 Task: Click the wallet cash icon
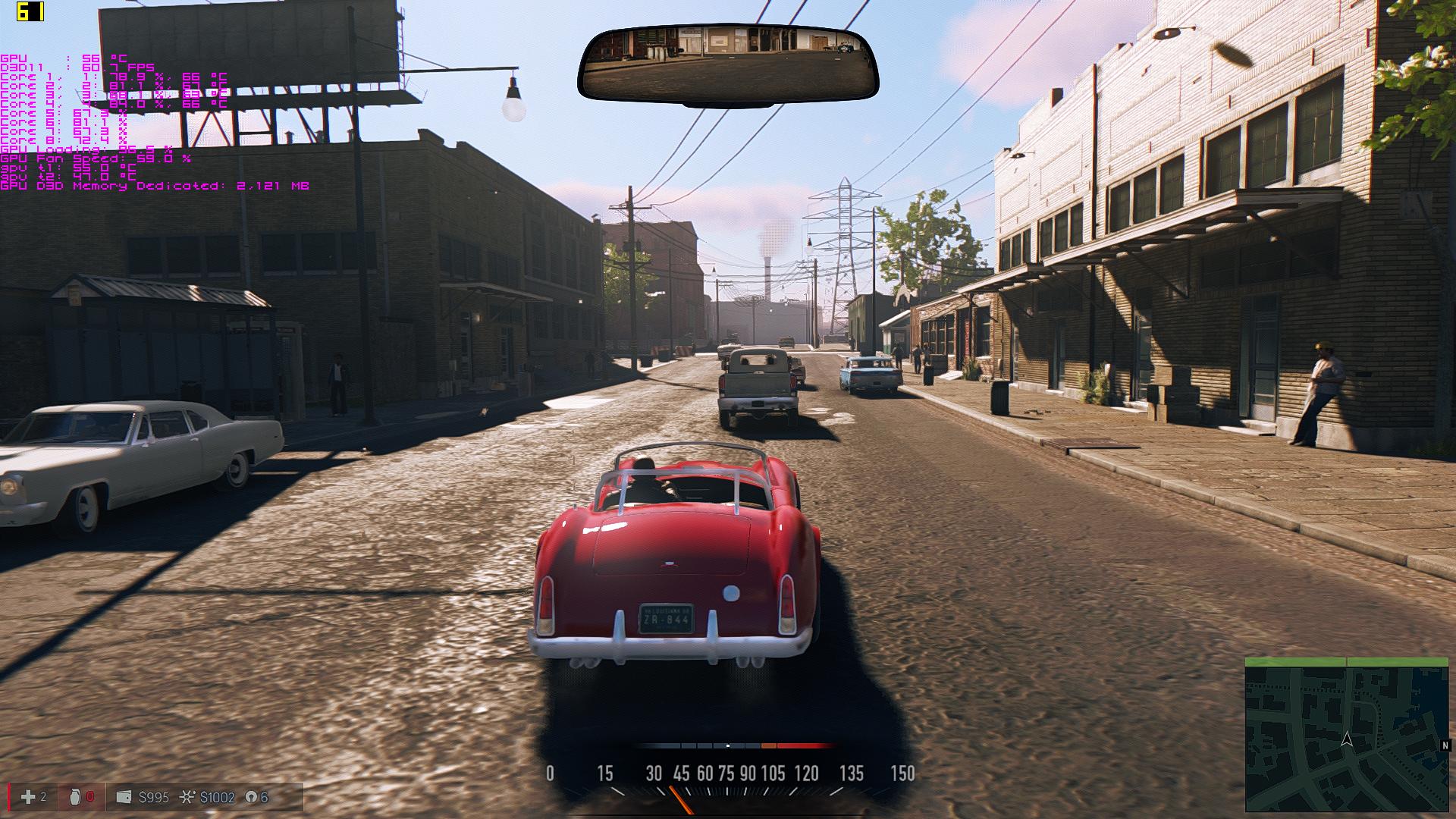[124, 797]
